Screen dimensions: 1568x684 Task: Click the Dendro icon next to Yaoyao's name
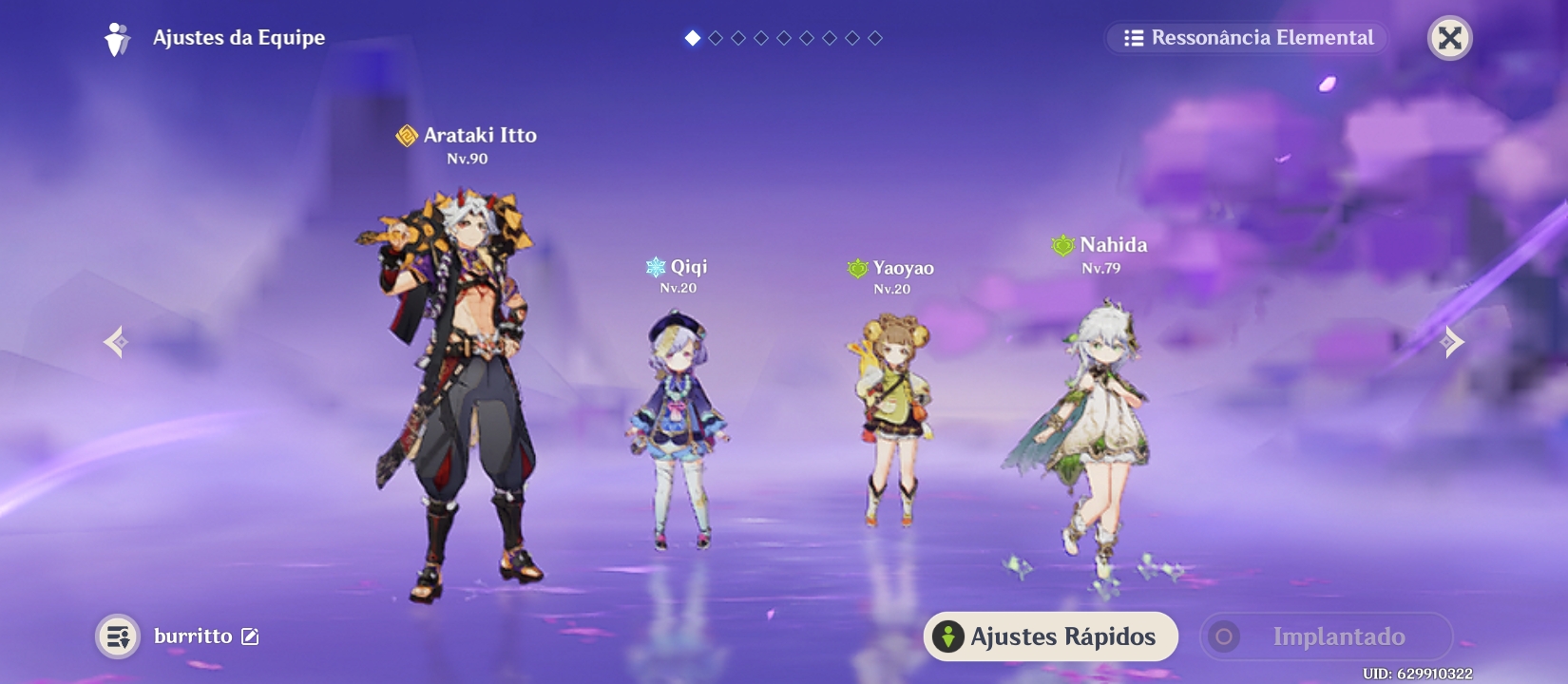(x=858, y=269)
